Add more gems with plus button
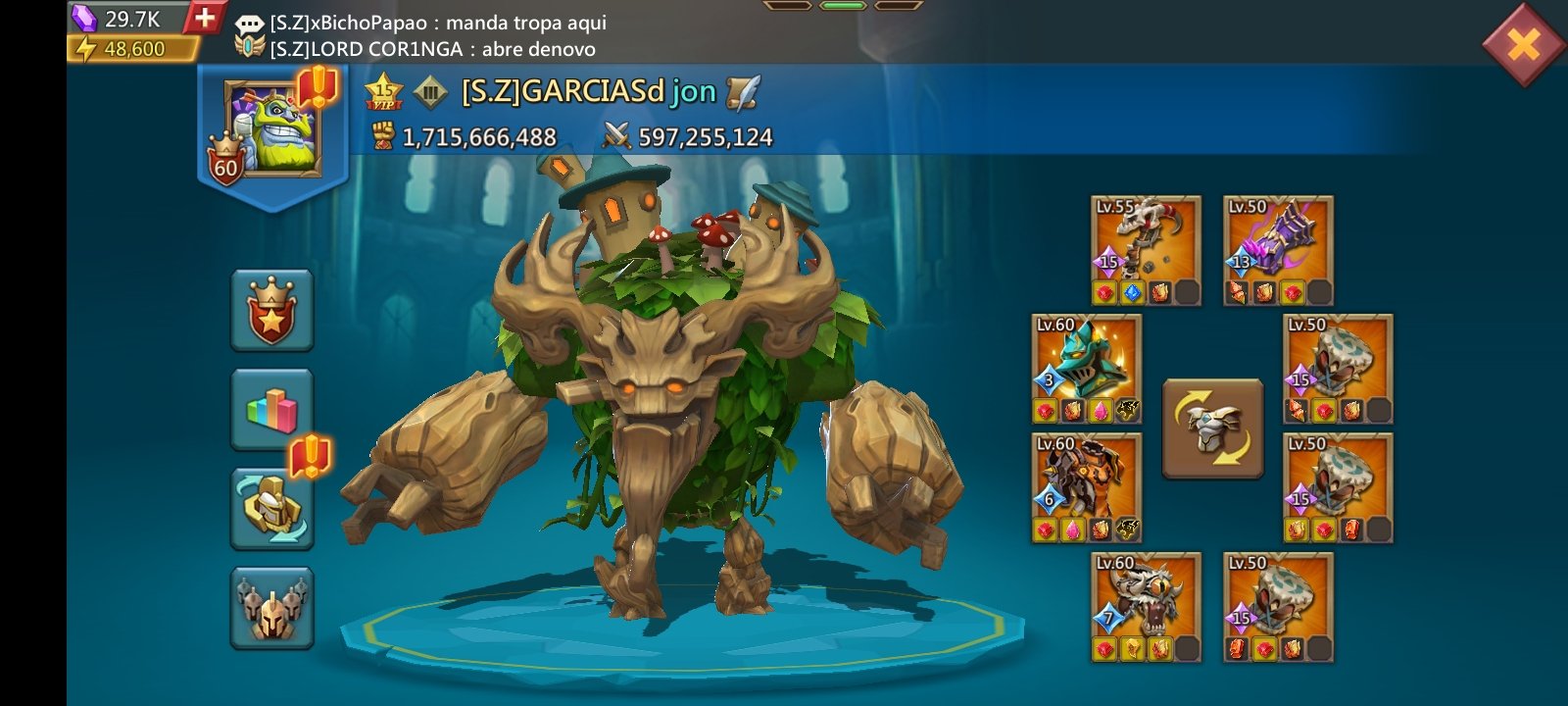Image resolution: width=1568 pixels, height=706 pixels. point(204,18)
